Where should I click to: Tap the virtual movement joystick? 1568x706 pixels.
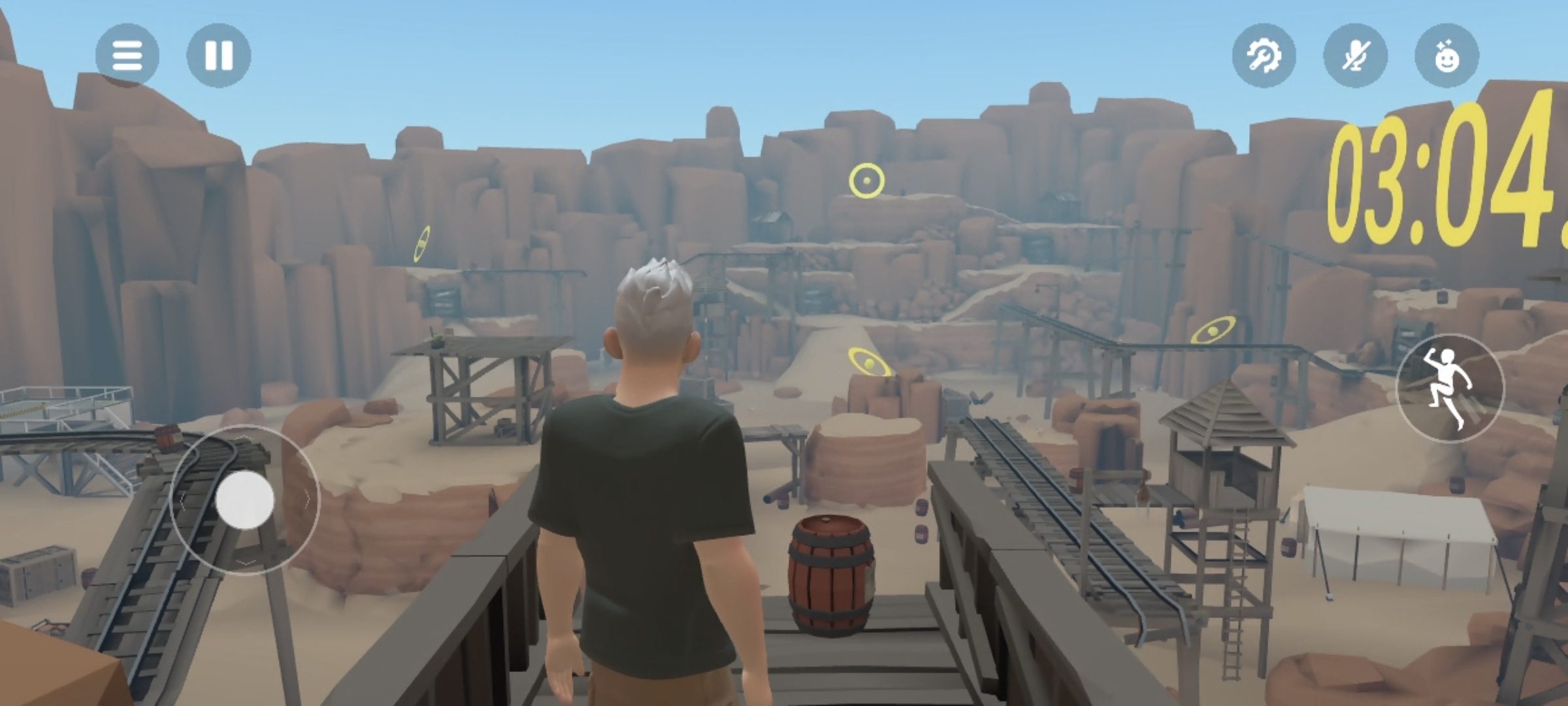coord(245,500)
